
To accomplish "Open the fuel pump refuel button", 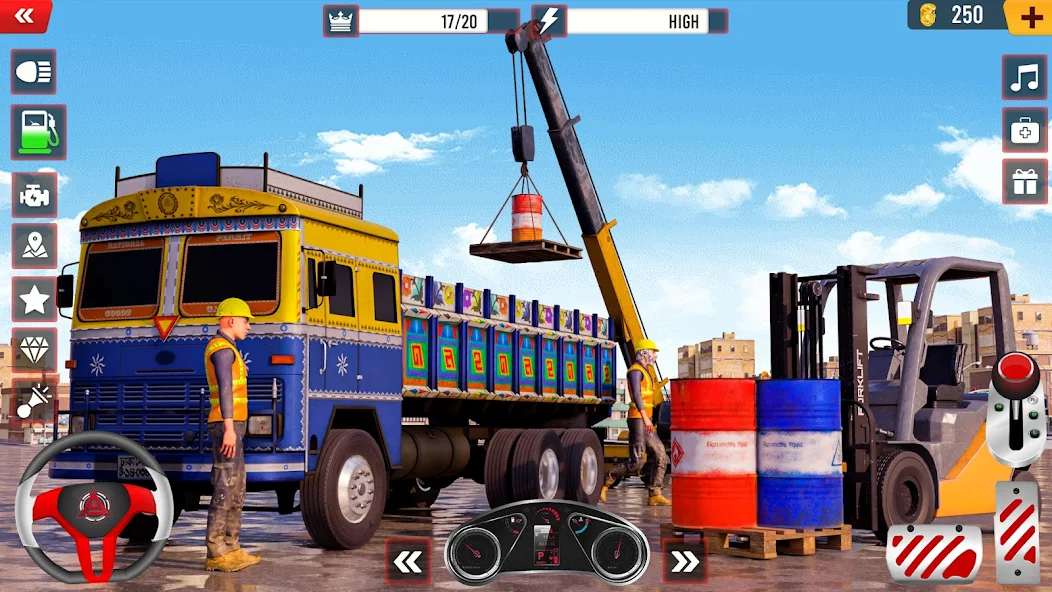I will pyautogui.click(x=38, y=132).
